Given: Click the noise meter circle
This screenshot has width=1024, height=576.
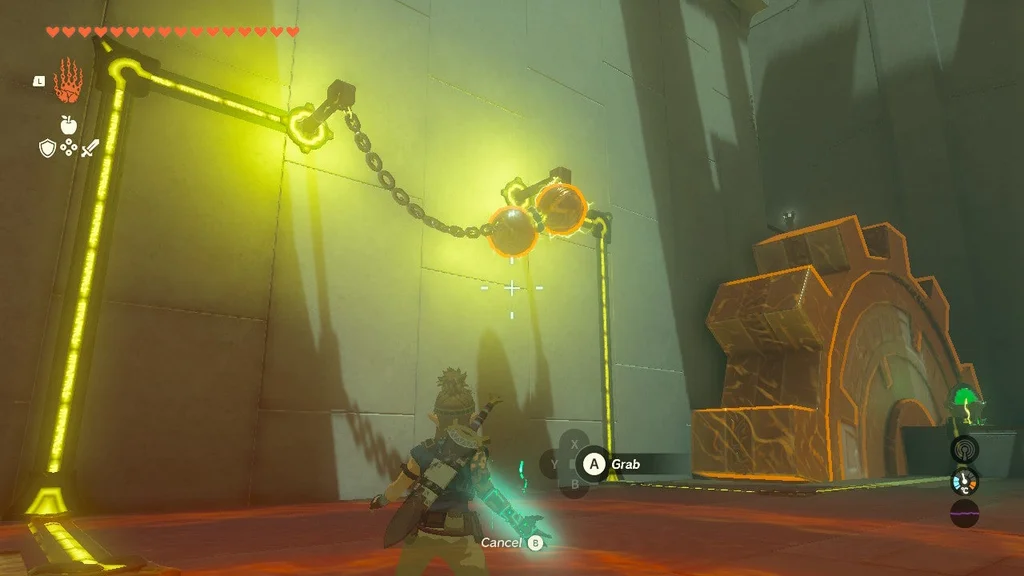Looking at the screenshot, I should click(x=965, y=514).
